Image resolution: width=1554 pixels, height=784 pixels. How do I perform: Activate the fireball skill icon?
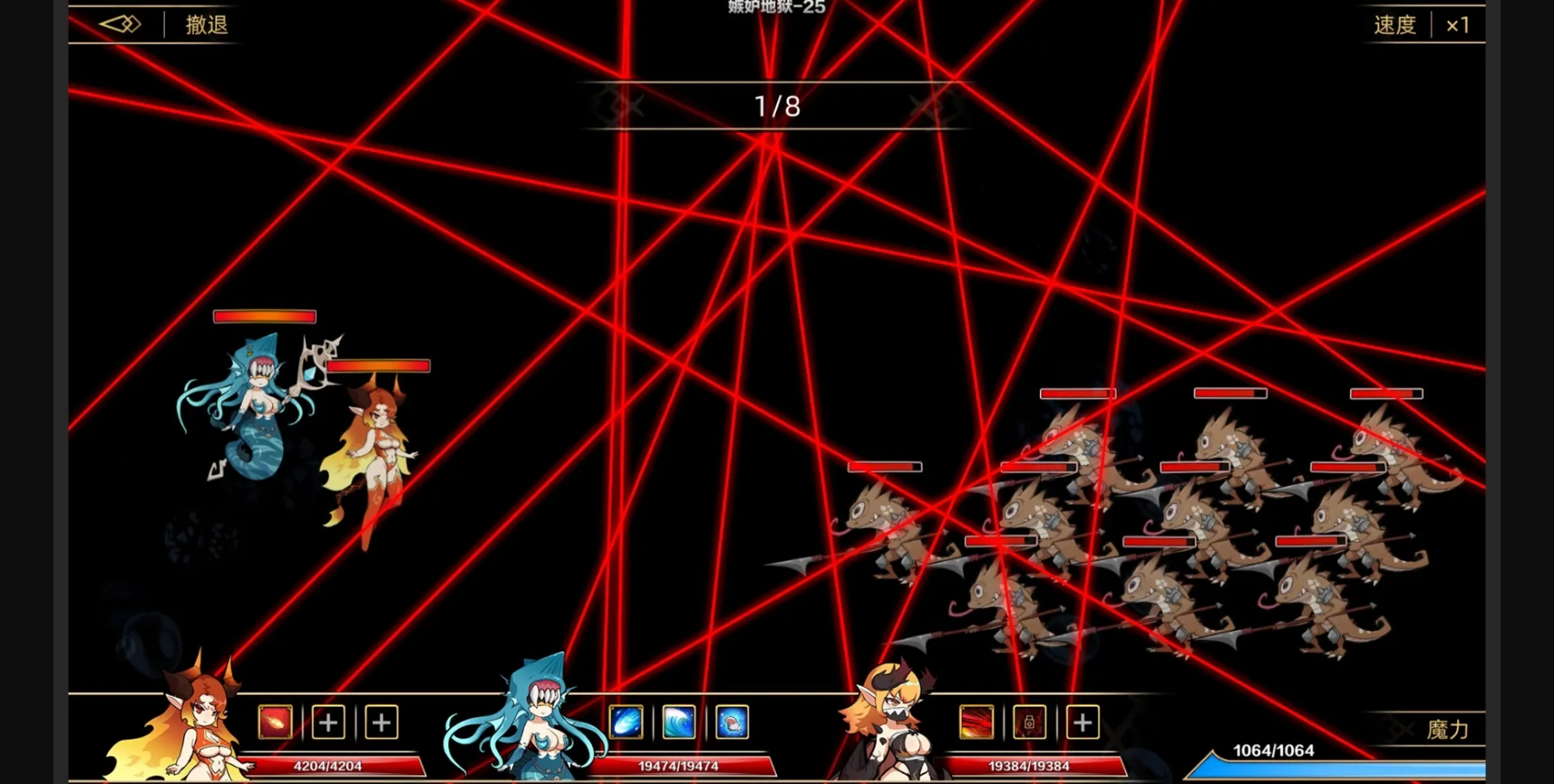click(x=275, y=723)
